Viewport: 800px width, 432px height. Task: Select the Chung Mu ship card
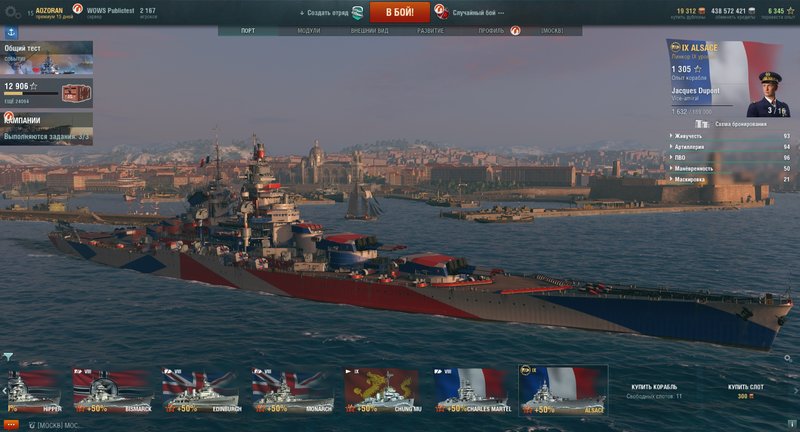(x=381, y=389)
